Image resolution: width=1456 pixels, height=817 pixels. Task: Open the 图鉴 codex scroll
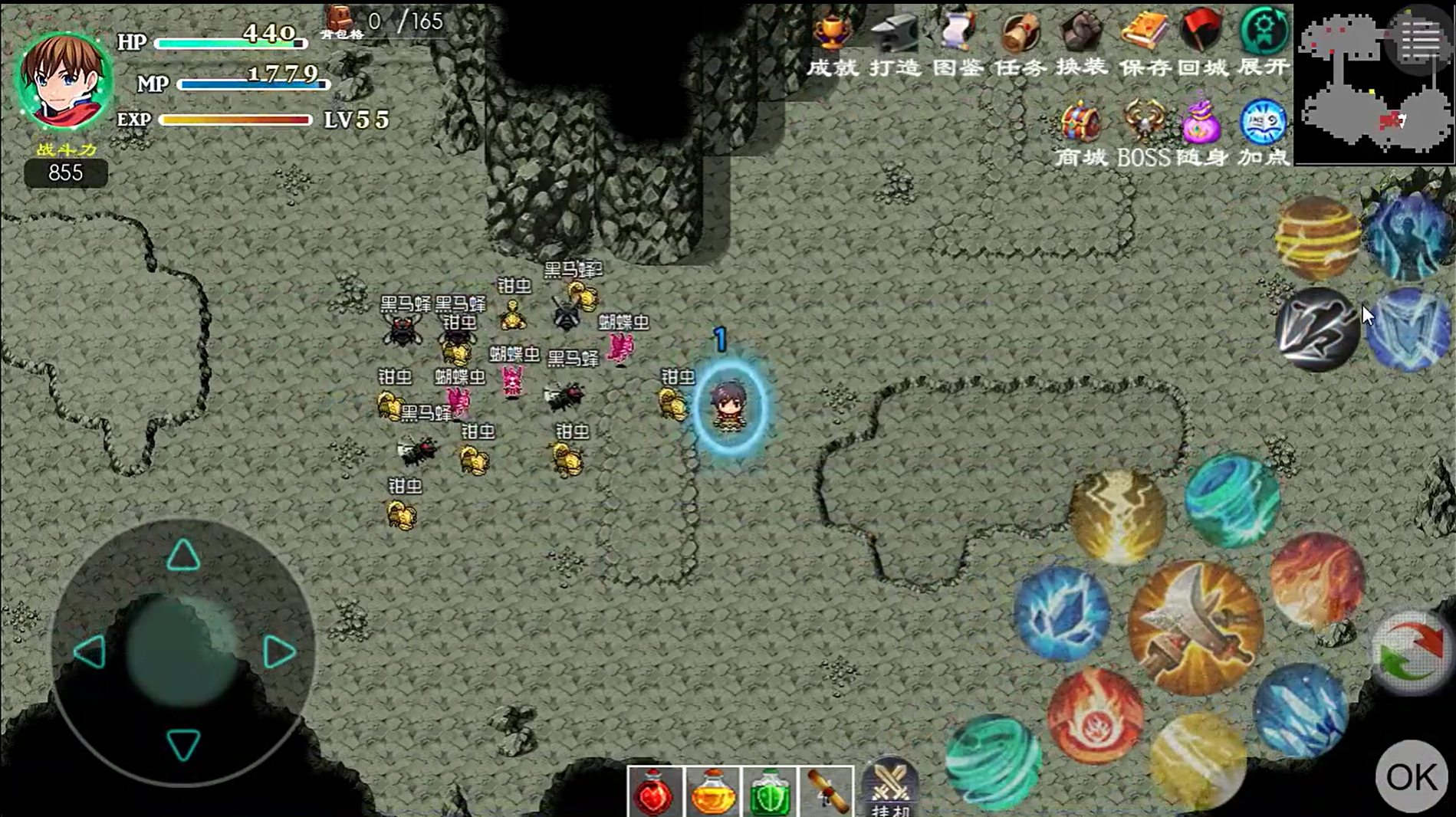pyautogui.click(x=958, y=44)
